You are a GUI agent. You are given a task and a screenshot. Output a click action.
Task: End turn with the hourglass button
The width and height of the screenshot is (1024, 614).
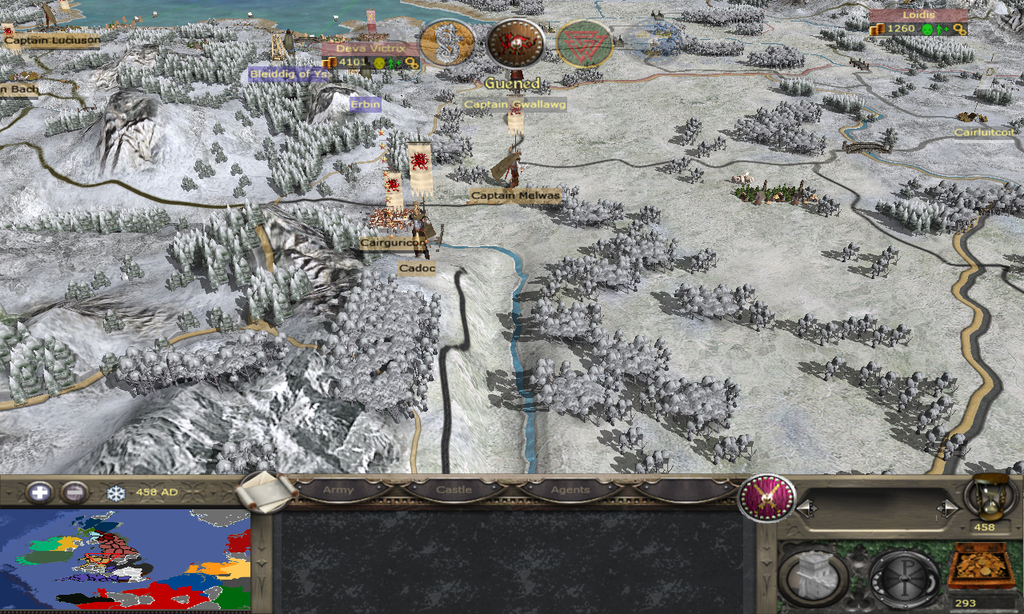click(x=984, y=496)
